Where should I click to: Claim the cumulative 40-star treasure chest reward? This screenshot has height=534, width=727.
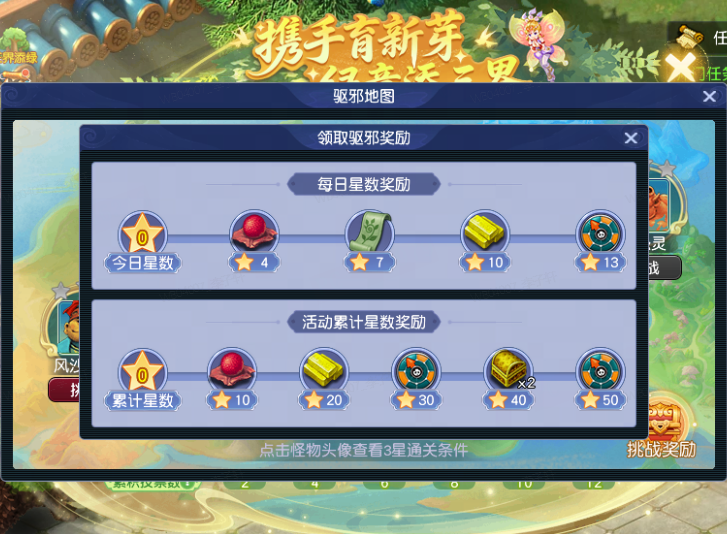click(509, 372)
